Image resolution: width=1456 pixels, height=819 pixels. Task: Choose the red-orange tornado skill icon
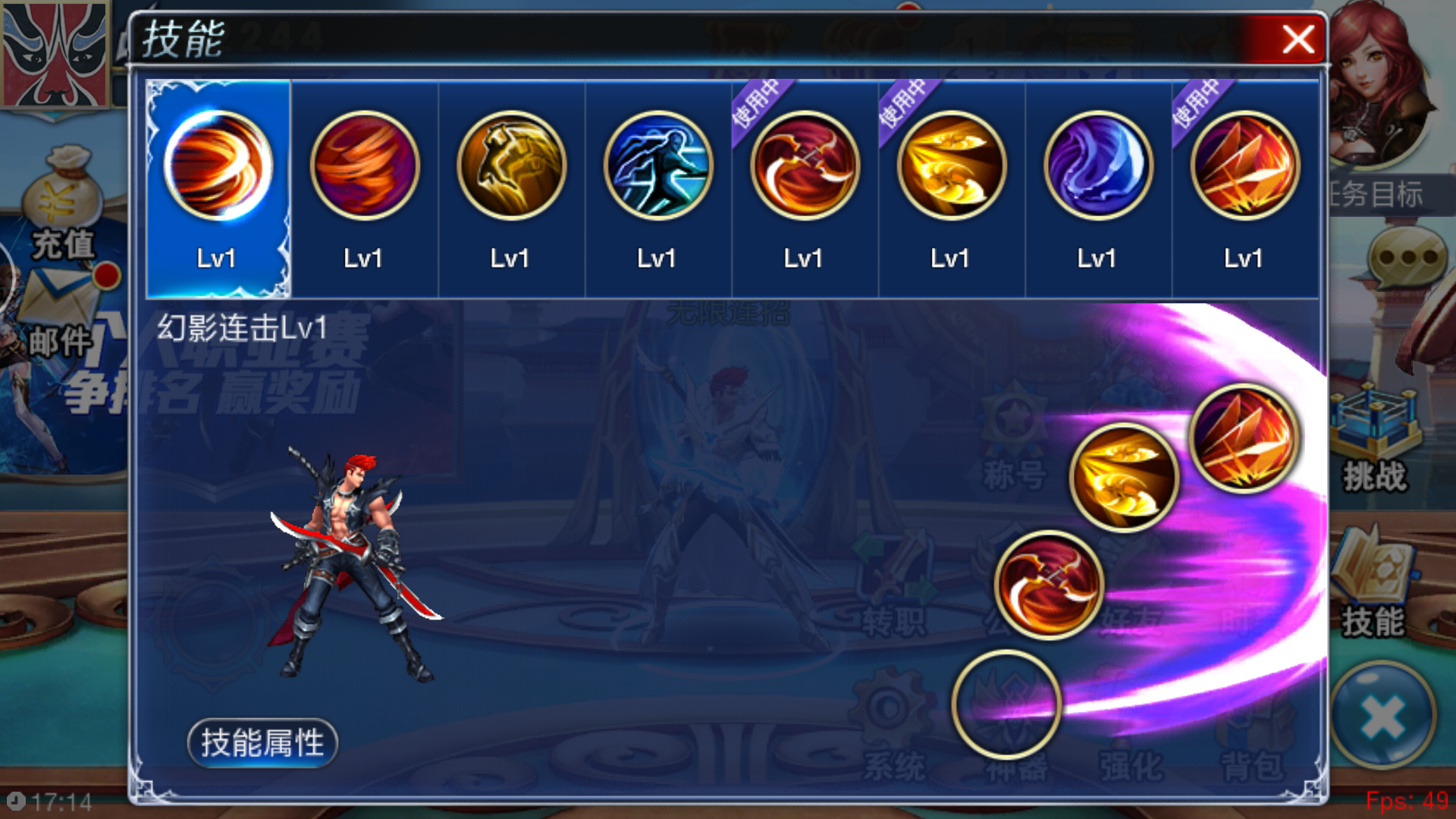pos(365,166)
